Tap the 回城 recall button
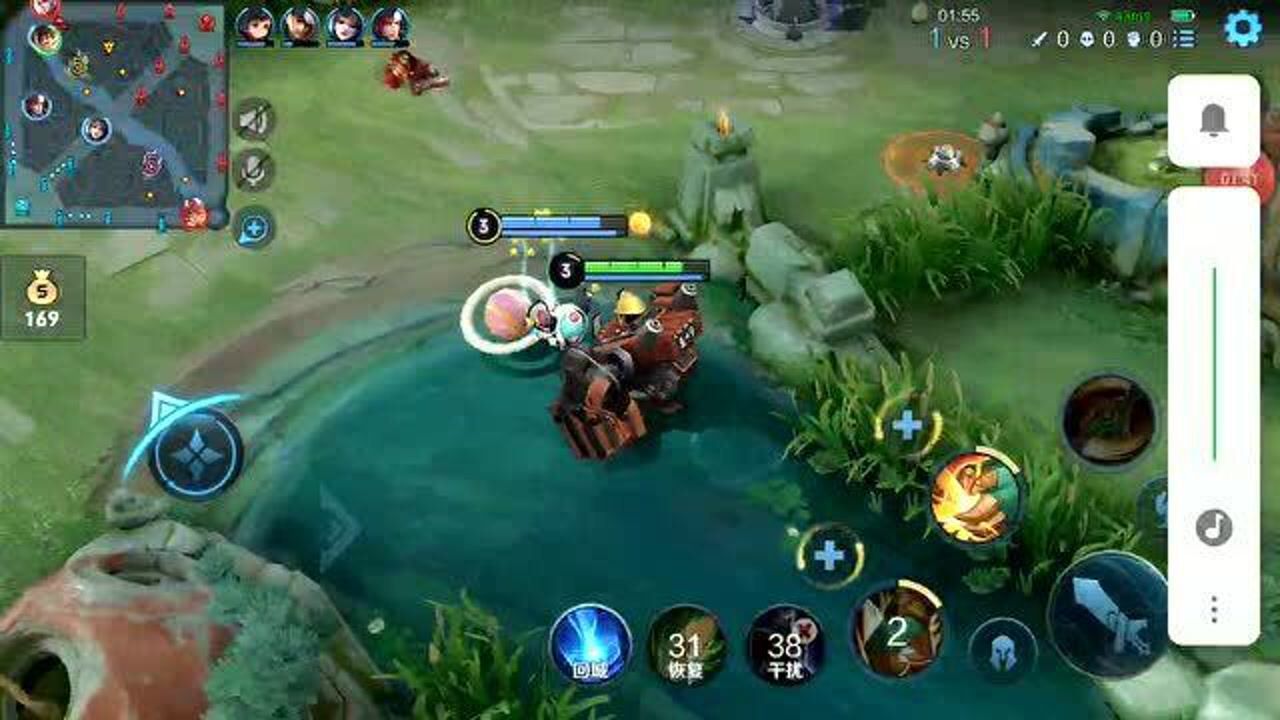Image resolution: width=1280 pixels, height=720 pixels. pos(590,644)
